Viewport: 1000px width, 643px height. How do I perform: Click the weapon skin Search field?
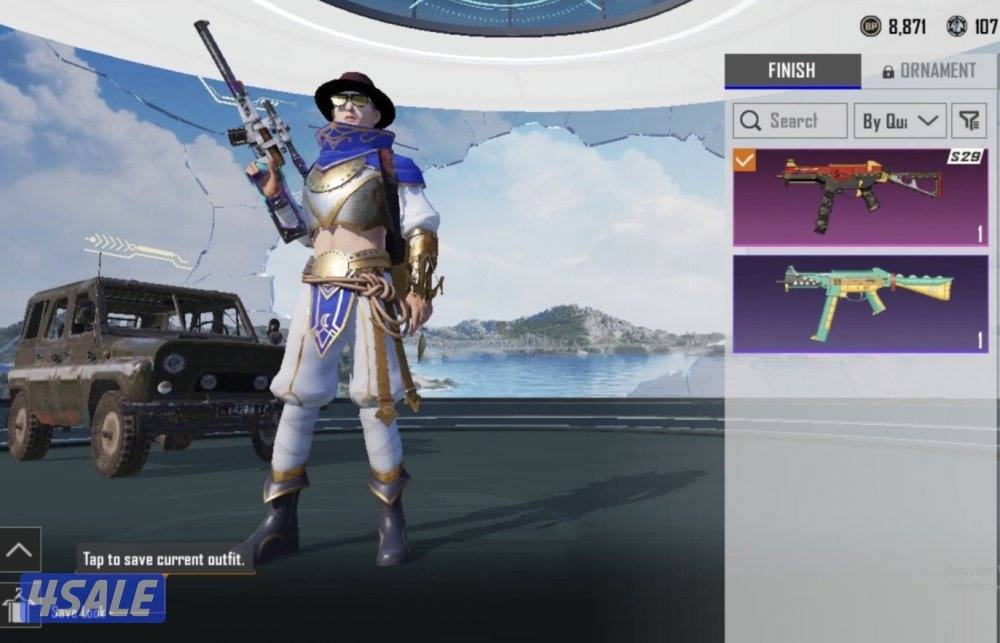tap(790, 121)
